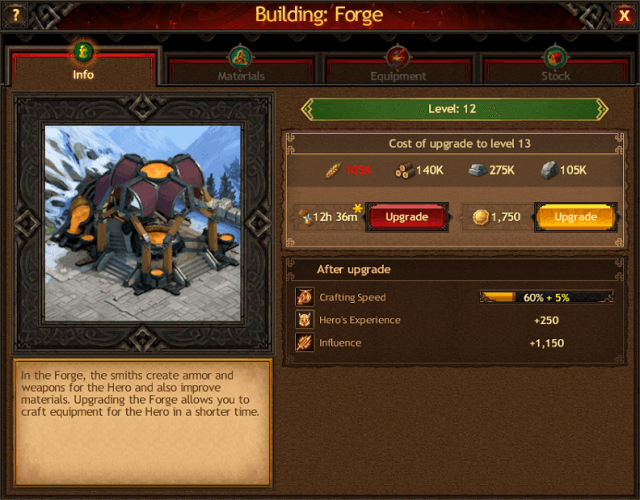Switch to the Materials tab
The width and height of the screenshot is (640, 500).
point(241,68)
